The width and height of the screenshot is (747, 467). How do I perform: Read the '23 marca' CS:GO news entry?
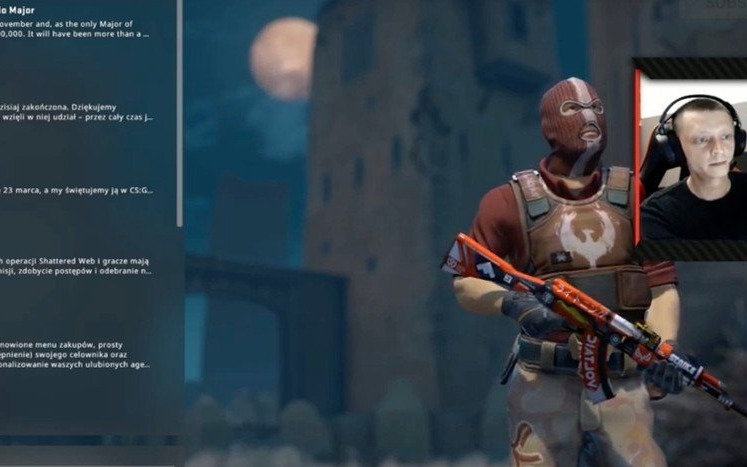pos(78,189)
